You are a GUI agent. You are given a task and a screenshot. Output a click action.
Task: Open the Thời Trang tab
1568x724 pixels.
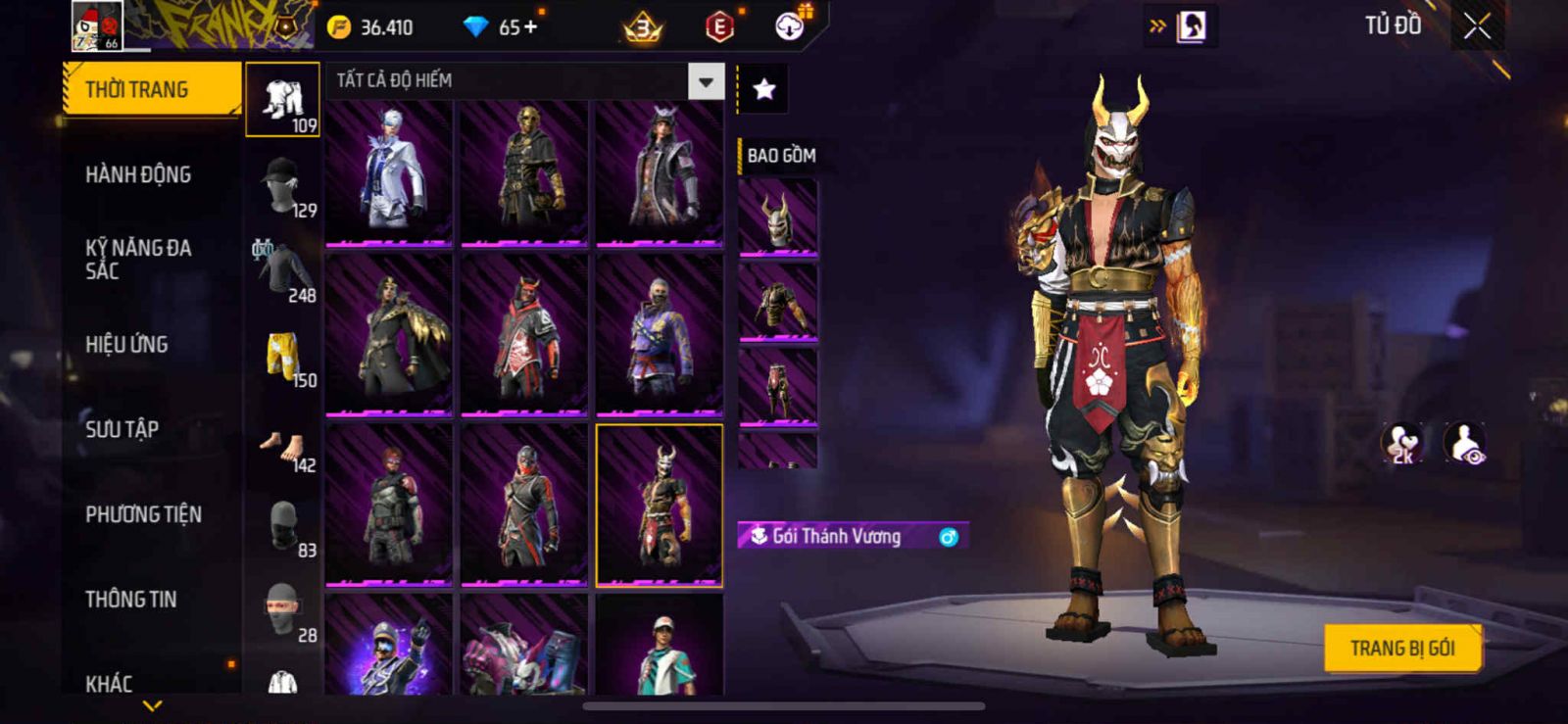click(151, 89)
